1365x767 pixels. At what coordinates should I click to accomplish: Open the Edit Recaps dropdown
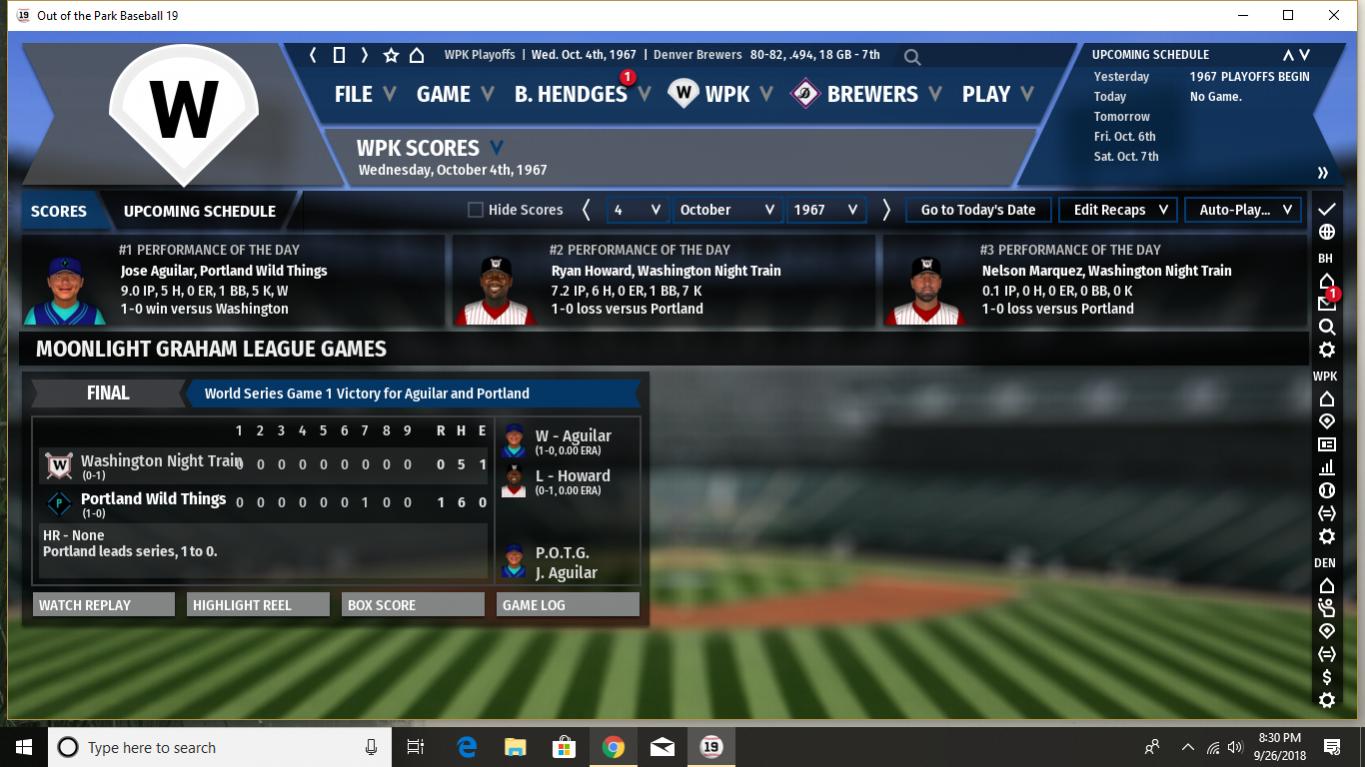pyautogui.click(x=1119, y=210)
